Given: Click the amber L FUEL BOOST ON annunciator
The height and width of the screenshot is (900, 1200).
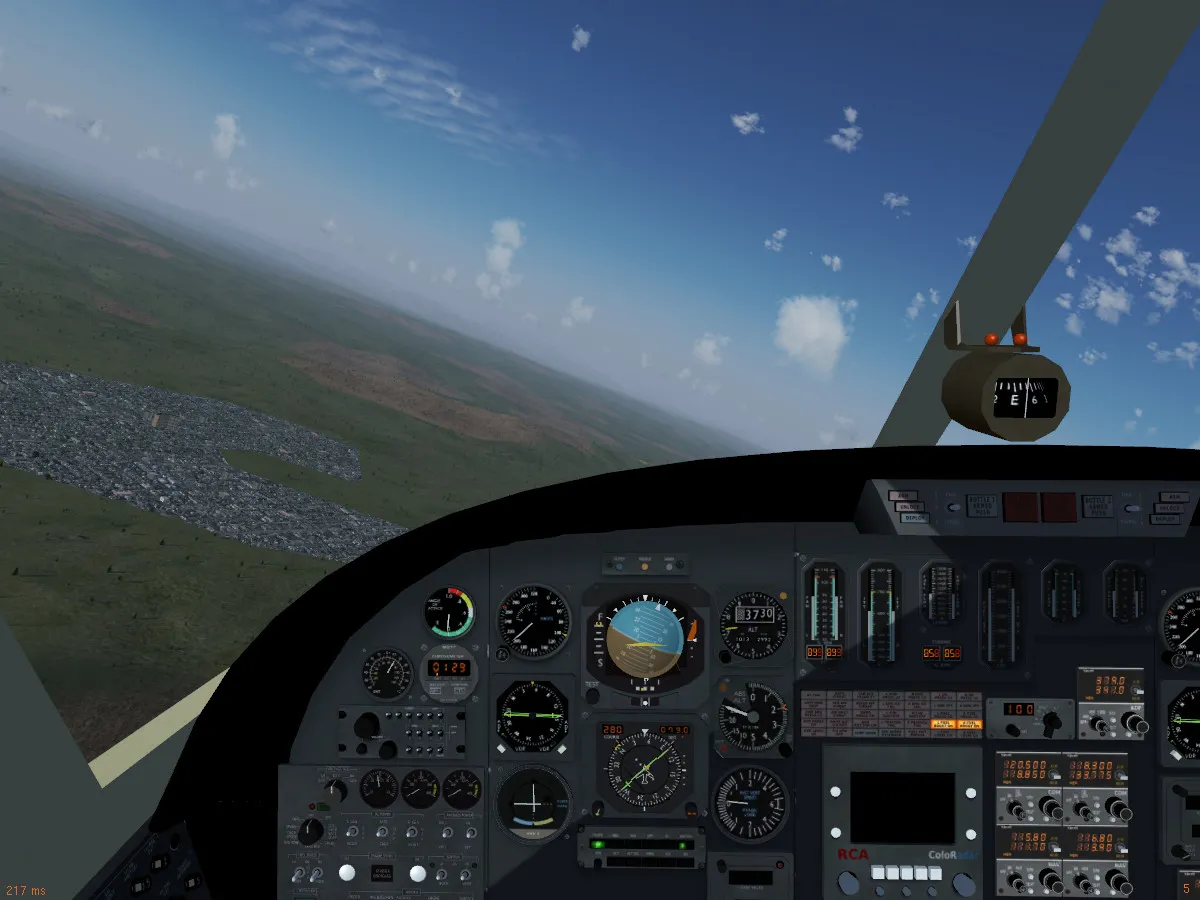Looking at the screenshot, I should click(x=941, y=722).
